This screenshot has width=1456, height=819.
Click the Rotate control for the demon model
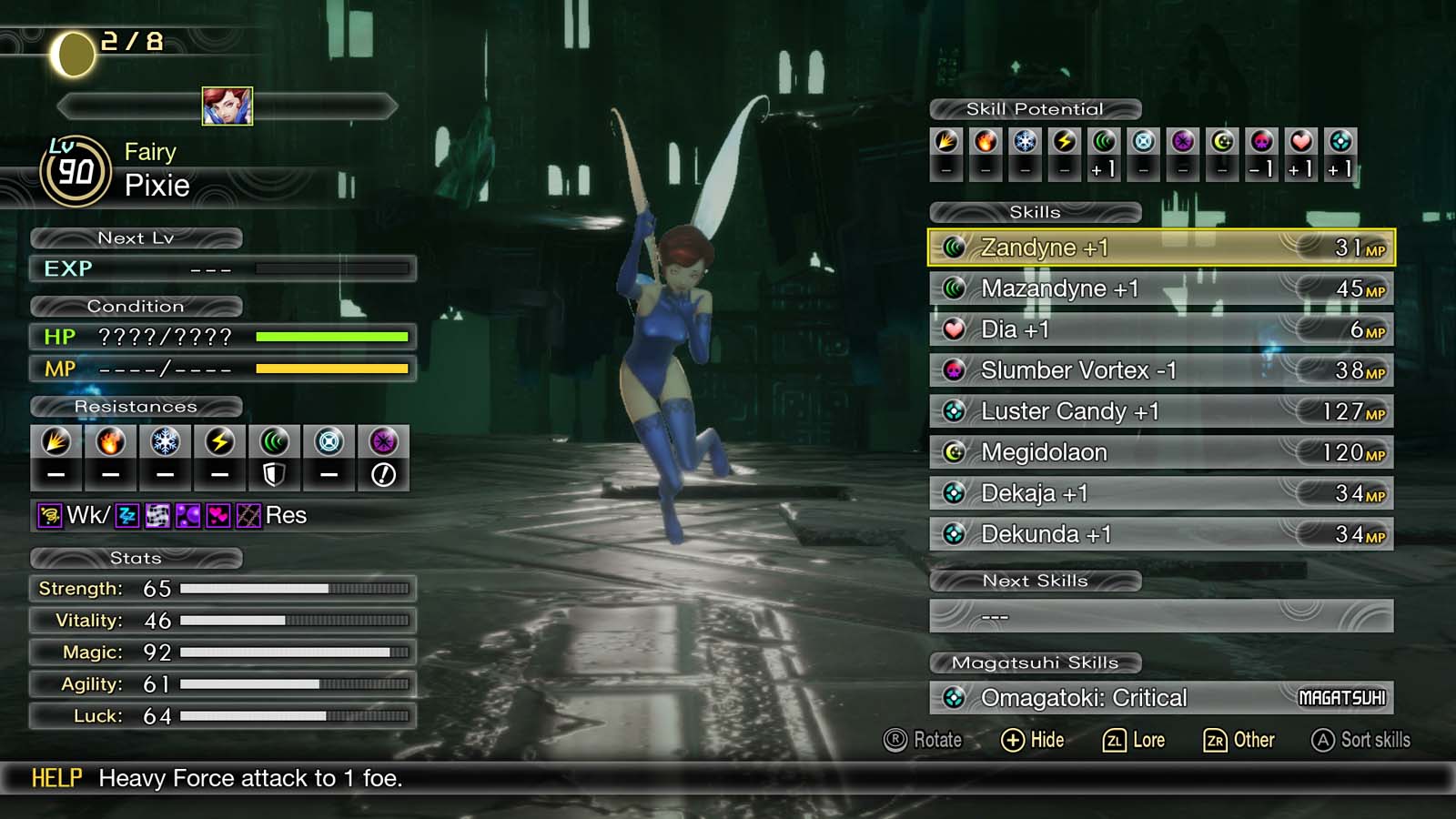click(x=919, y=740)
